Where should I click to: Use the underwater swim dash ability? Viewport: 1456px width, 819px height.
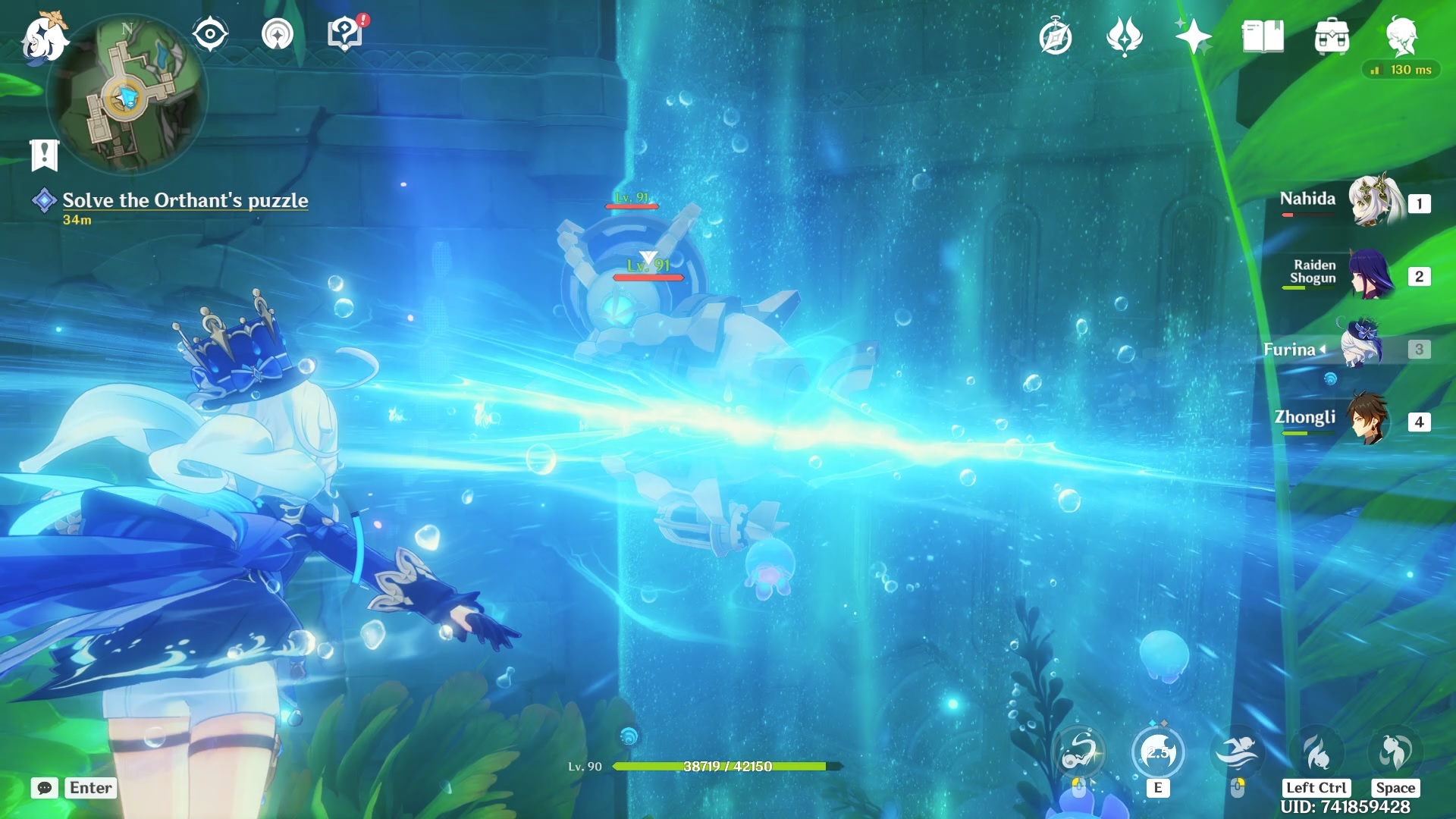tap(1237, 753)
